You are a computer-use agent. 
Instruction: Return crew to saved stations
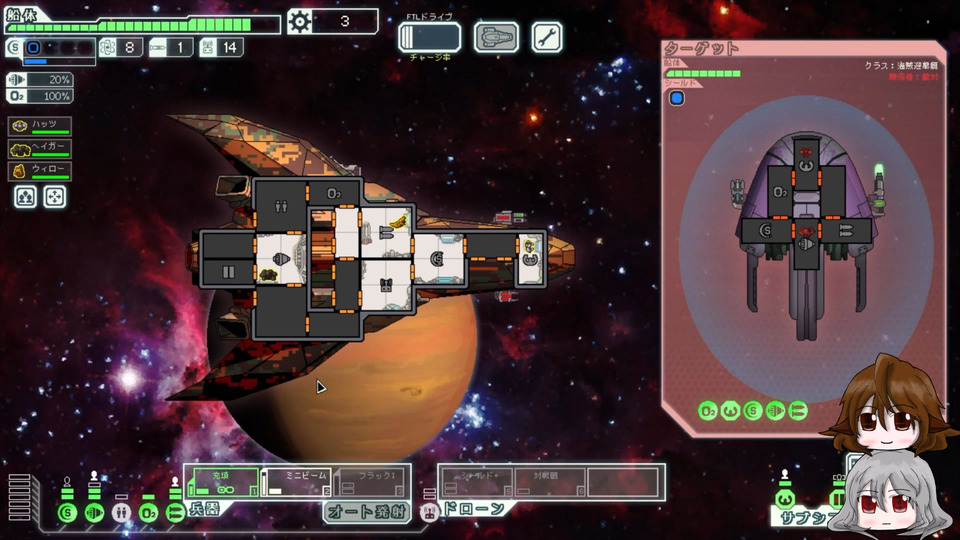(x=55, y=196)
